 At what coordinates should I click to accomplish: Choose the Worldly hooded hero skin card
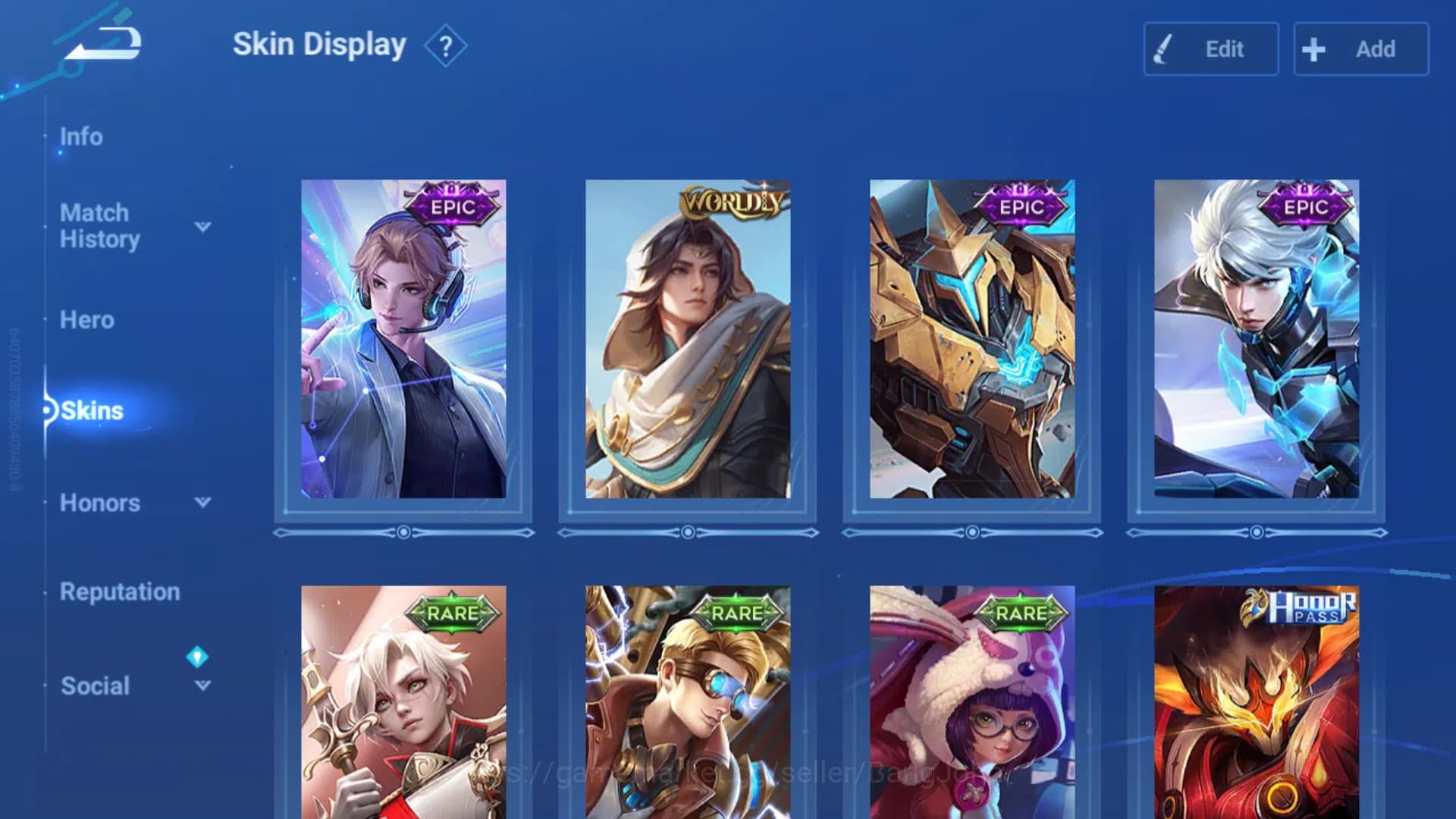coord(688,339)
